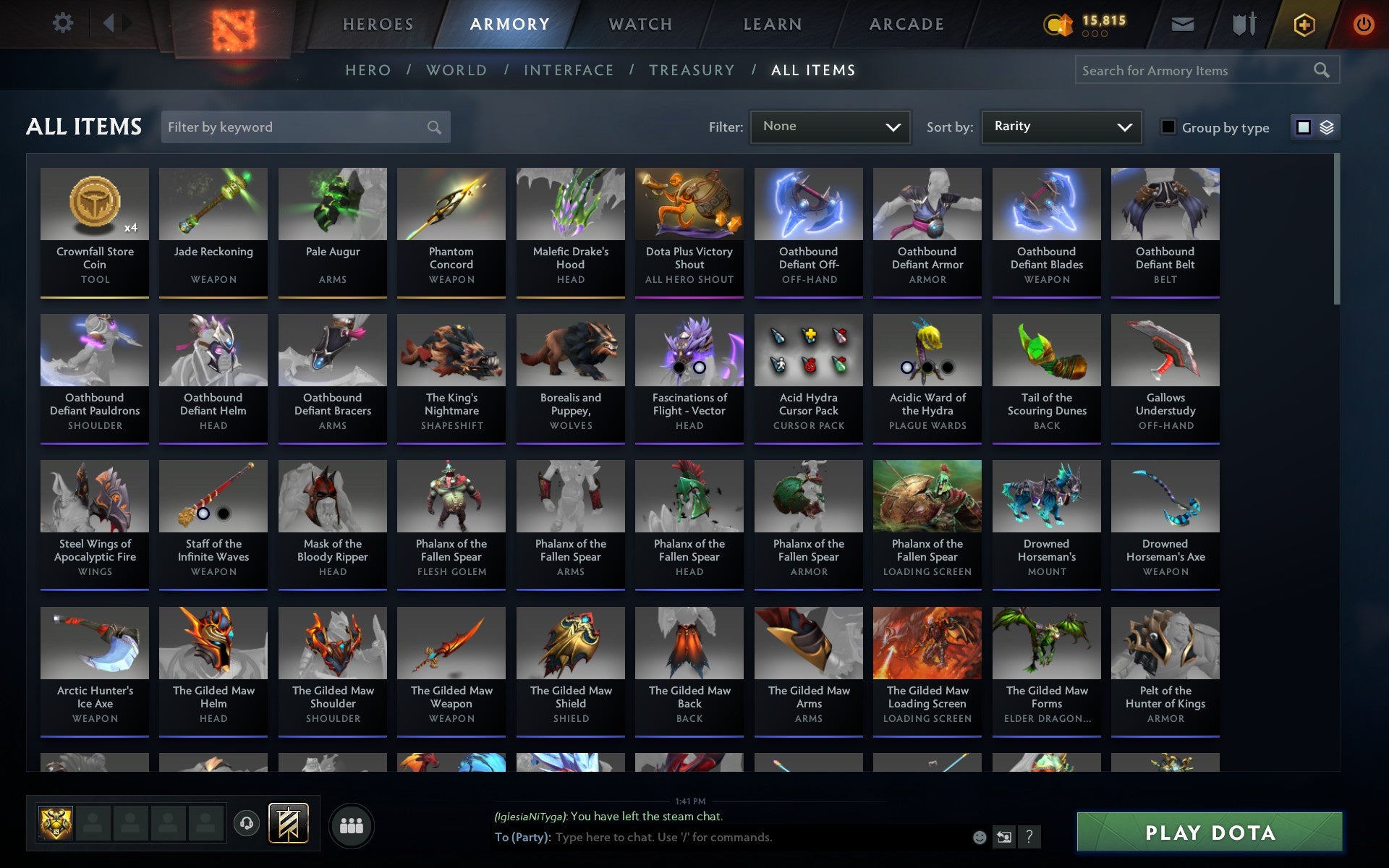Toggle the grid view display mode
This screenshot has height=868, width=1389.
click(1303, 127)
